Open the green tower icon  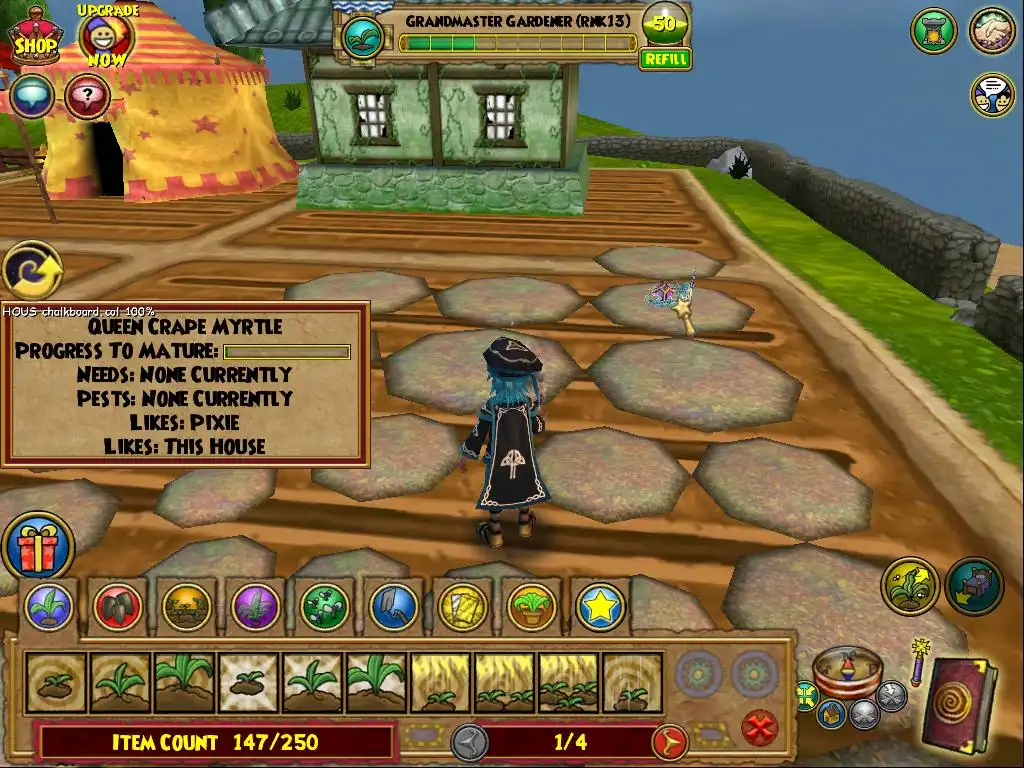pos(933,31)
